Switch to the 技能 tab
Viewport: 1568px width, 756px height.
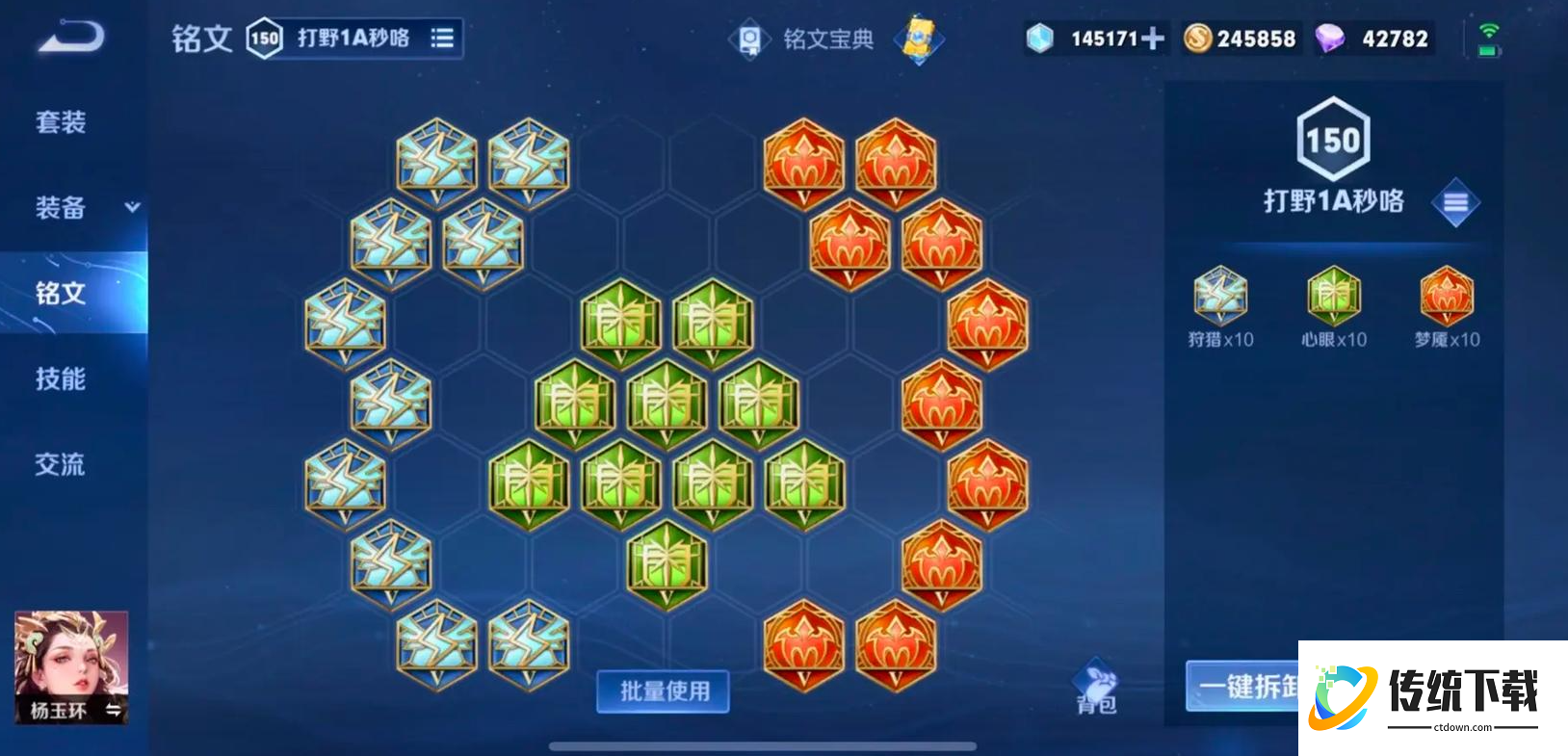pyautogui.click(x=63, y=379)
